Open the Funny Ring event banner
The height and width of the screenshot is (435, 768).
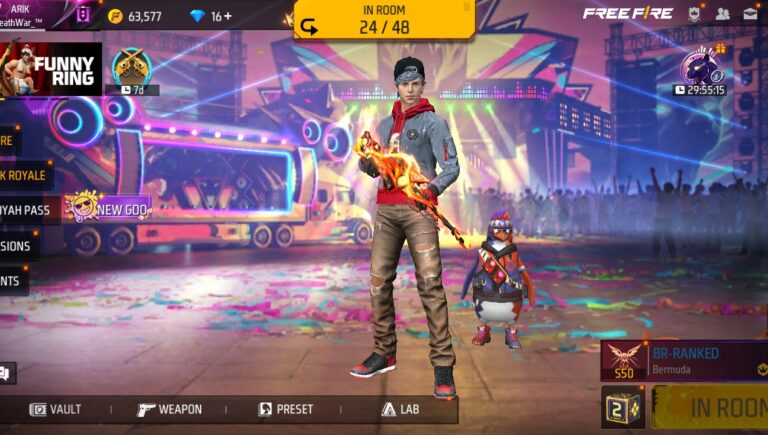[52, 69]
